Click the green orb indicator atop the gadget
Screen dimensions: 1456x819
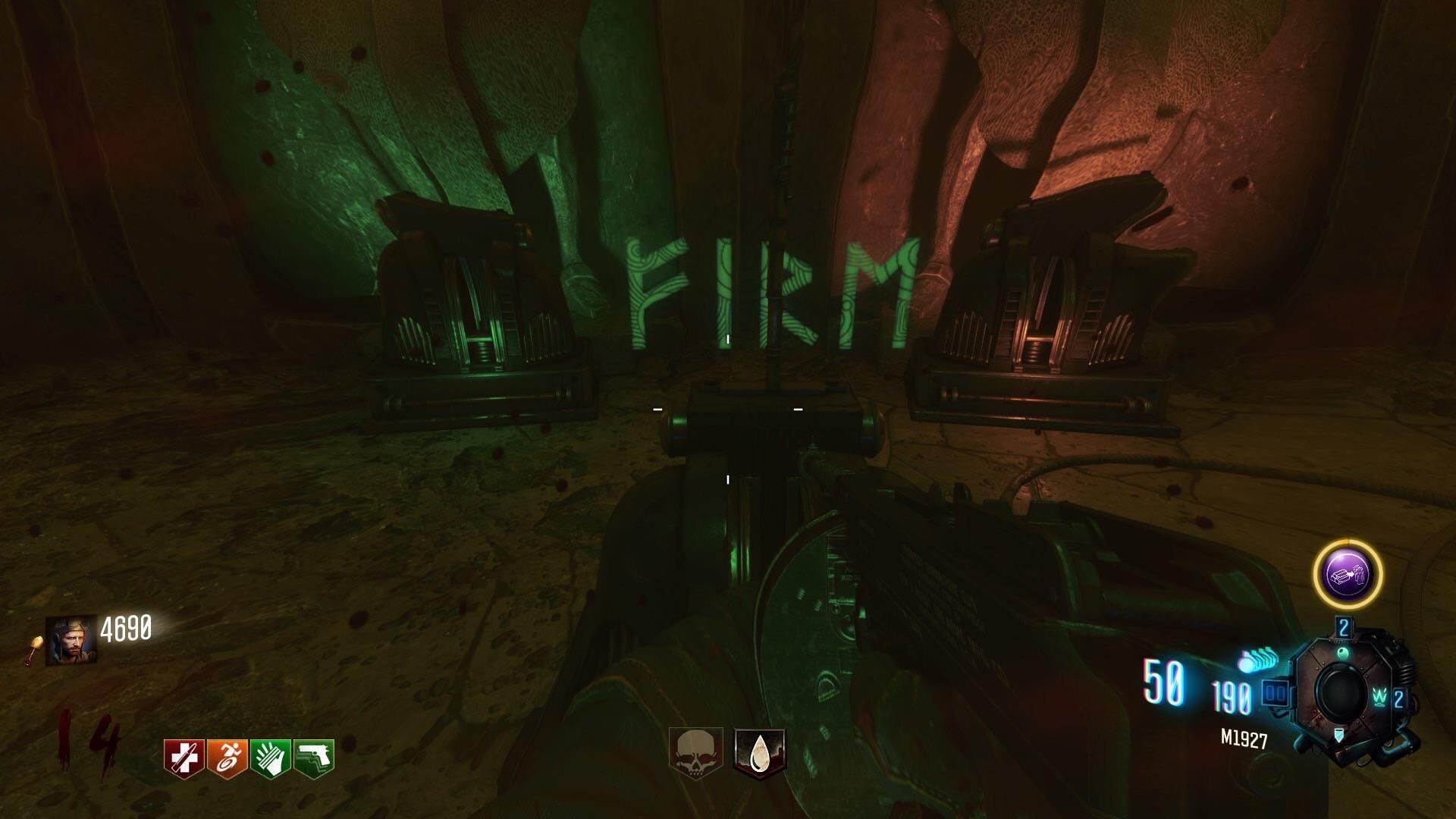[1342, 652]
